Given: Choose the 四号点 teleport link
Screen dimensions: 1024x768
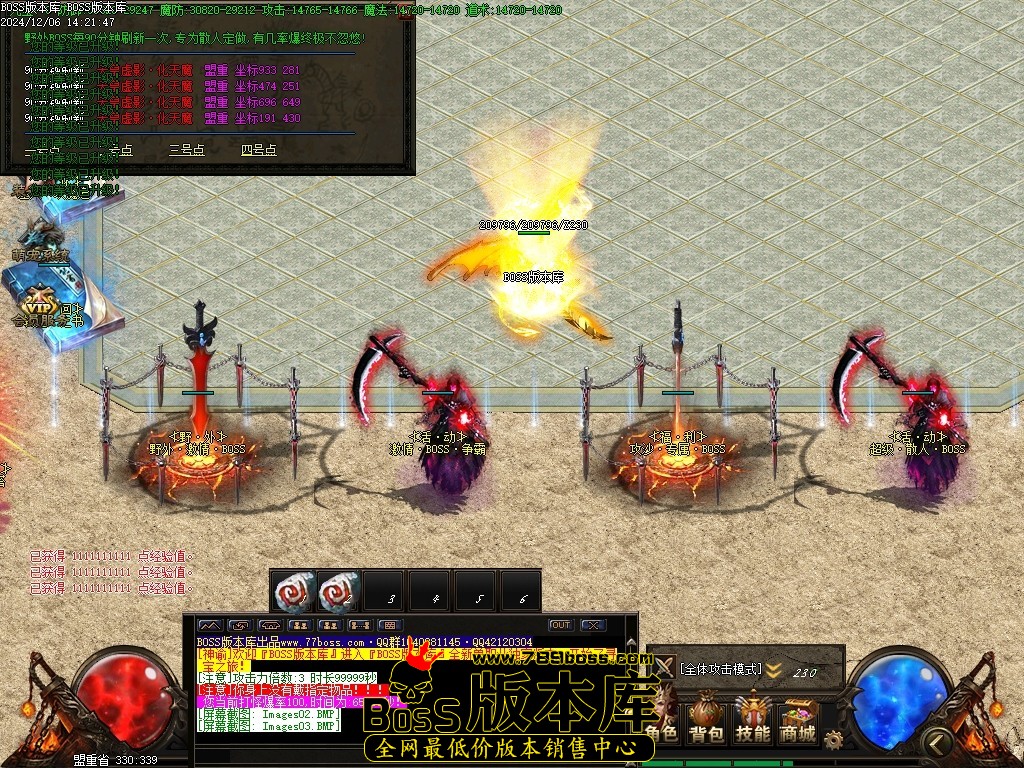Looking at the screenshot, I should [258, 150].
